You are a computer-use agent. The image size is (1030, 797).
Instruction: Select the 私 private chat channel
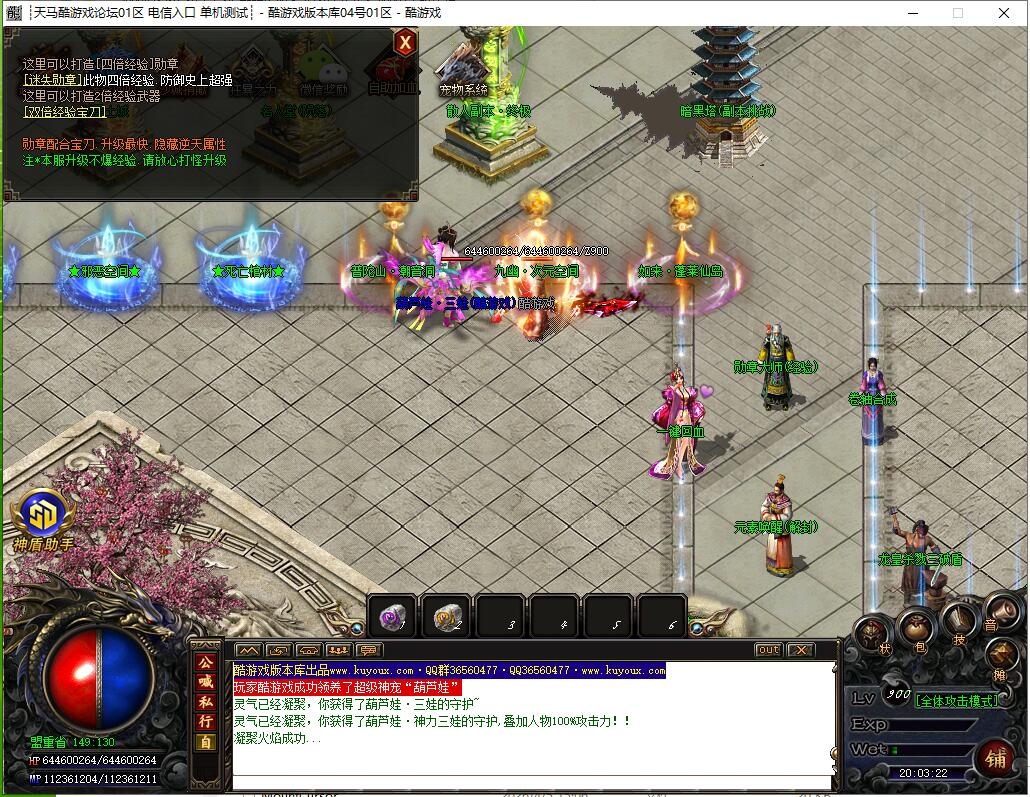[205, 702]
